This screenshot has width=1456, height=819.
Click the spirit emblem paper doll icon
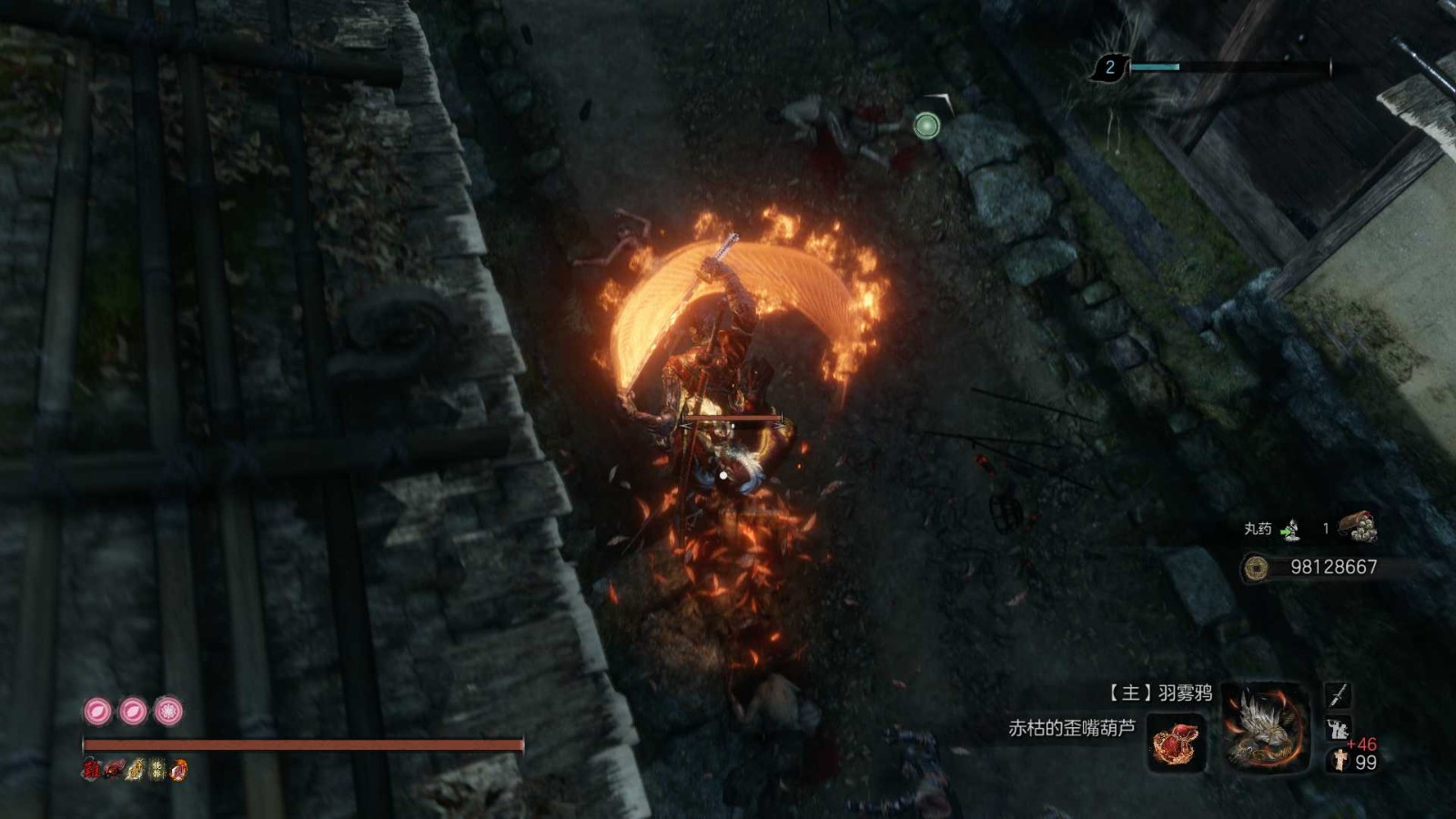pos(1340,761)
